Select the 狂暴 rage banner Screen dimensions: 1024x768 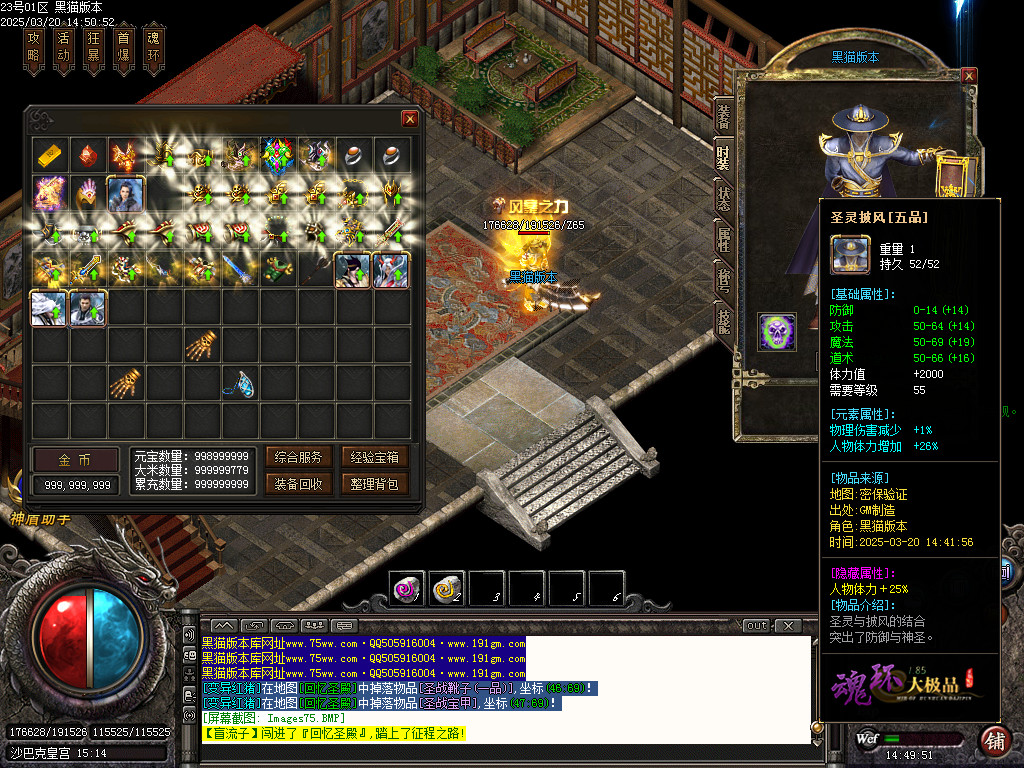(x=93, y=48)
